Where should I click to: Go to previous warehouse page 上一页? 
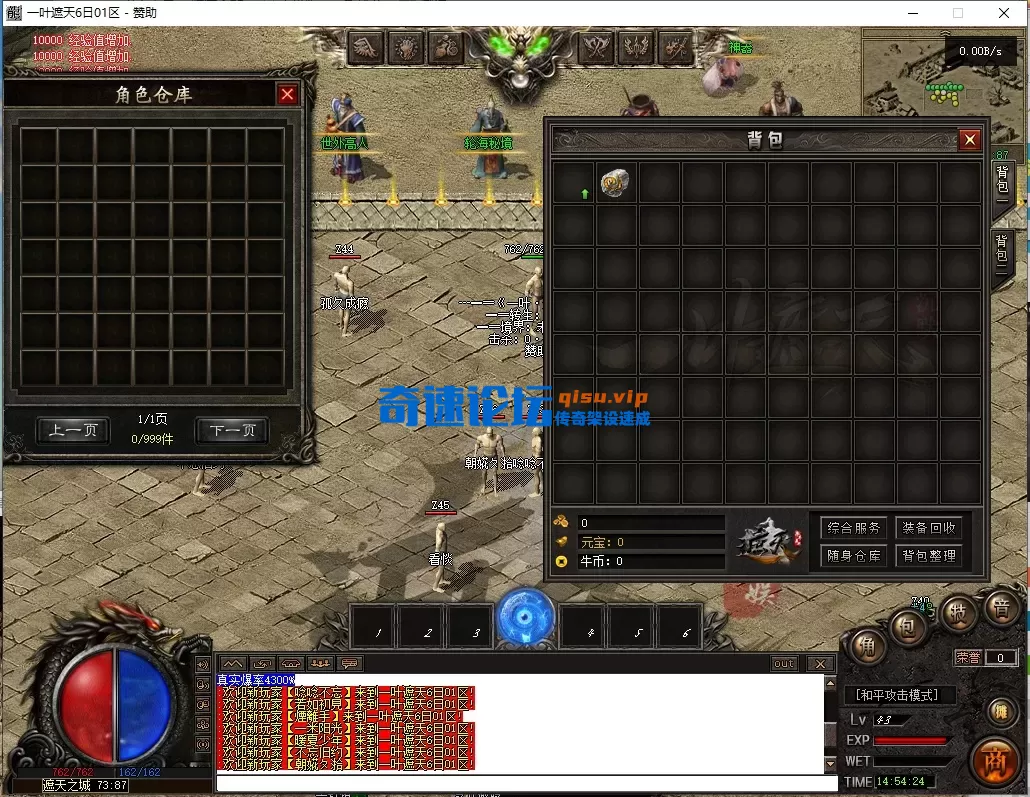click(73, 430)
